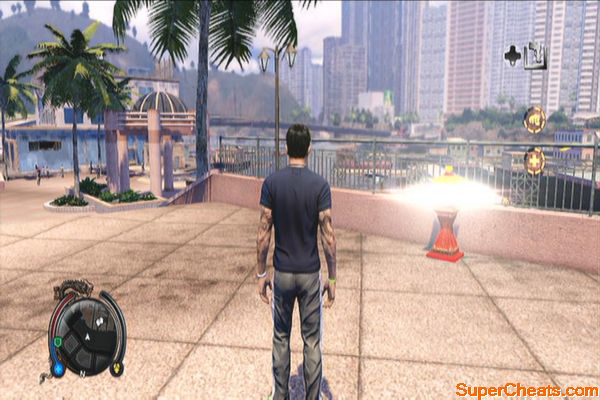
Task: Select the green shield marker on the minimap
Action: [x=58, y=342]
